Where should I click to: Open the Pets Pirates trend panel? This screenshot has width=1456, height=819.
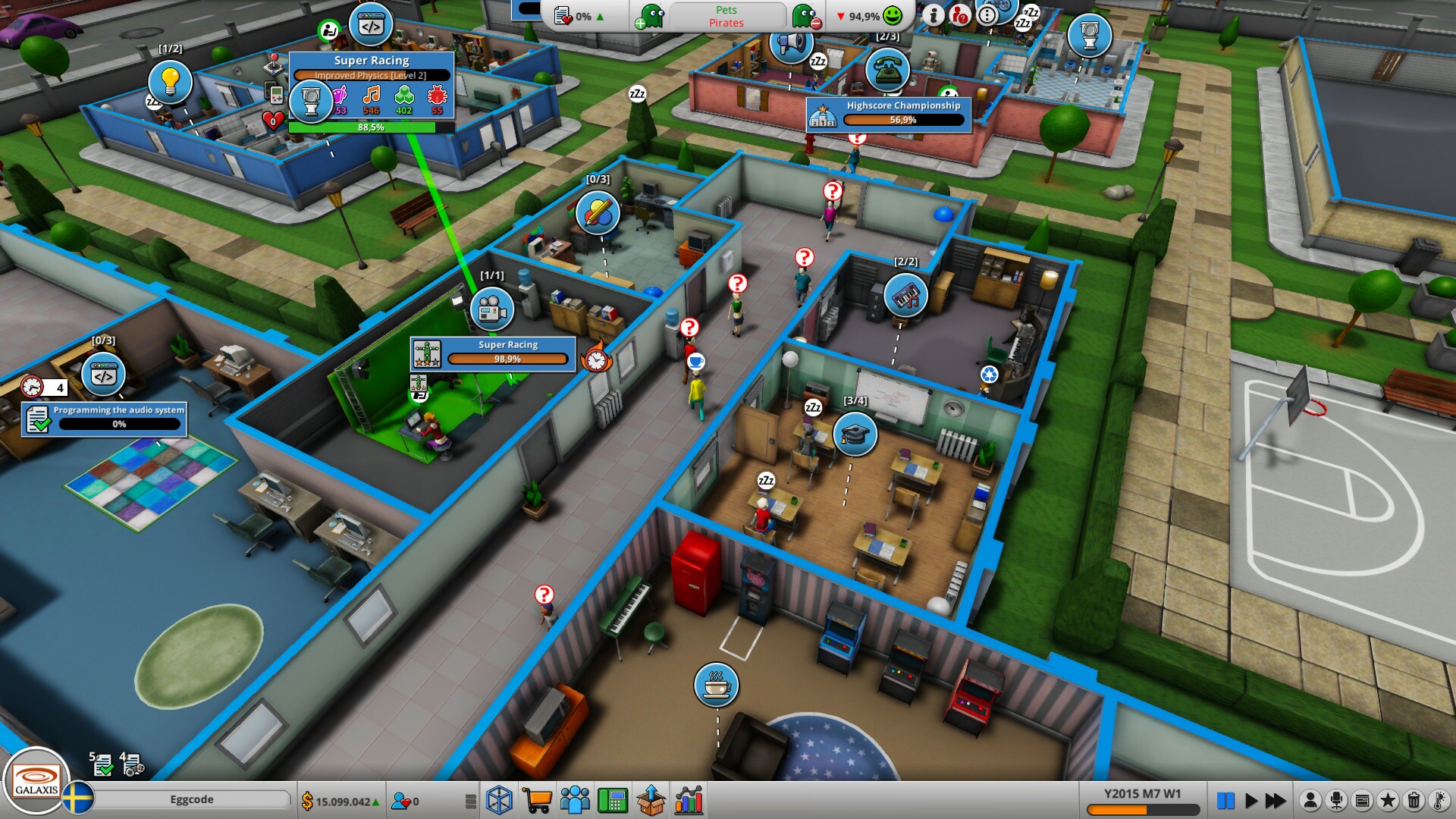point(726,15)
